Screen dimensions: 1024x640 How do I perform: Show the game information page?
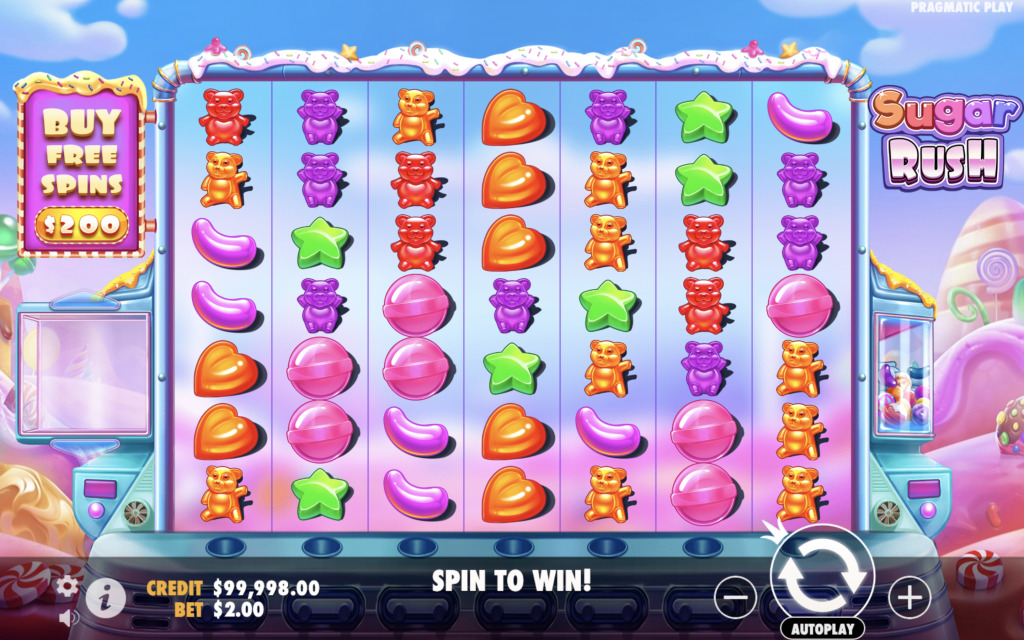[105, 598]
